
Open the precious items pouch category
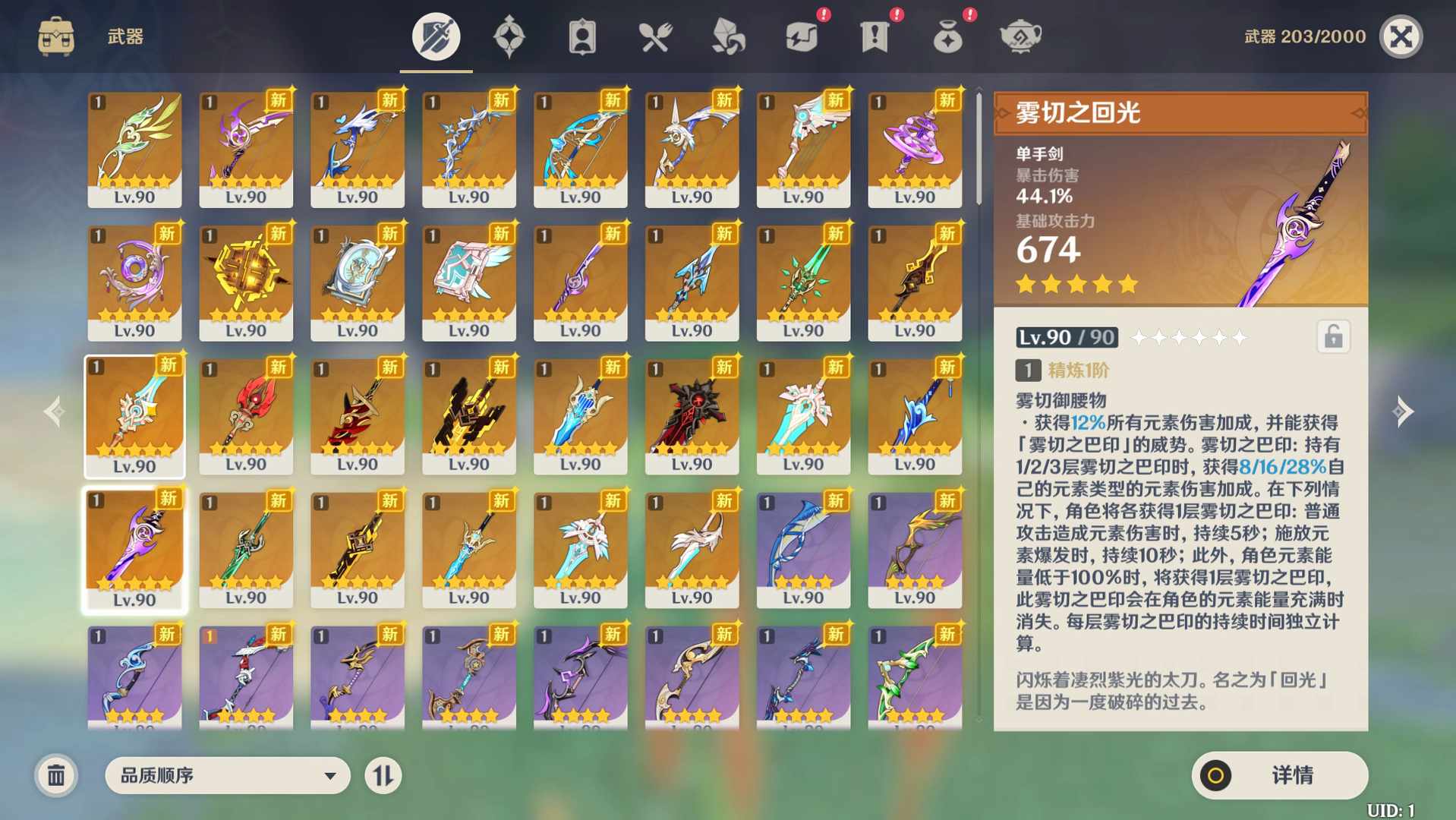947,36
